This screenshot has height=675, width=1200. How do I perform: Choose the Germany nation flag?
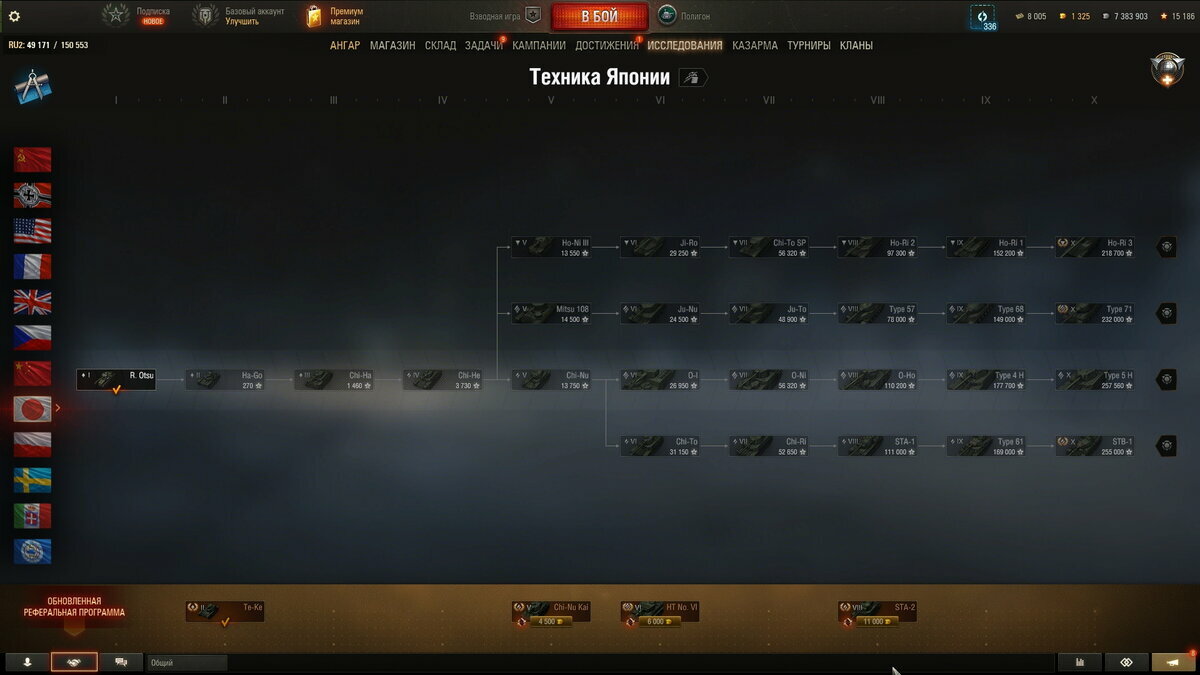pyautogui.click(x=32, y=195)
